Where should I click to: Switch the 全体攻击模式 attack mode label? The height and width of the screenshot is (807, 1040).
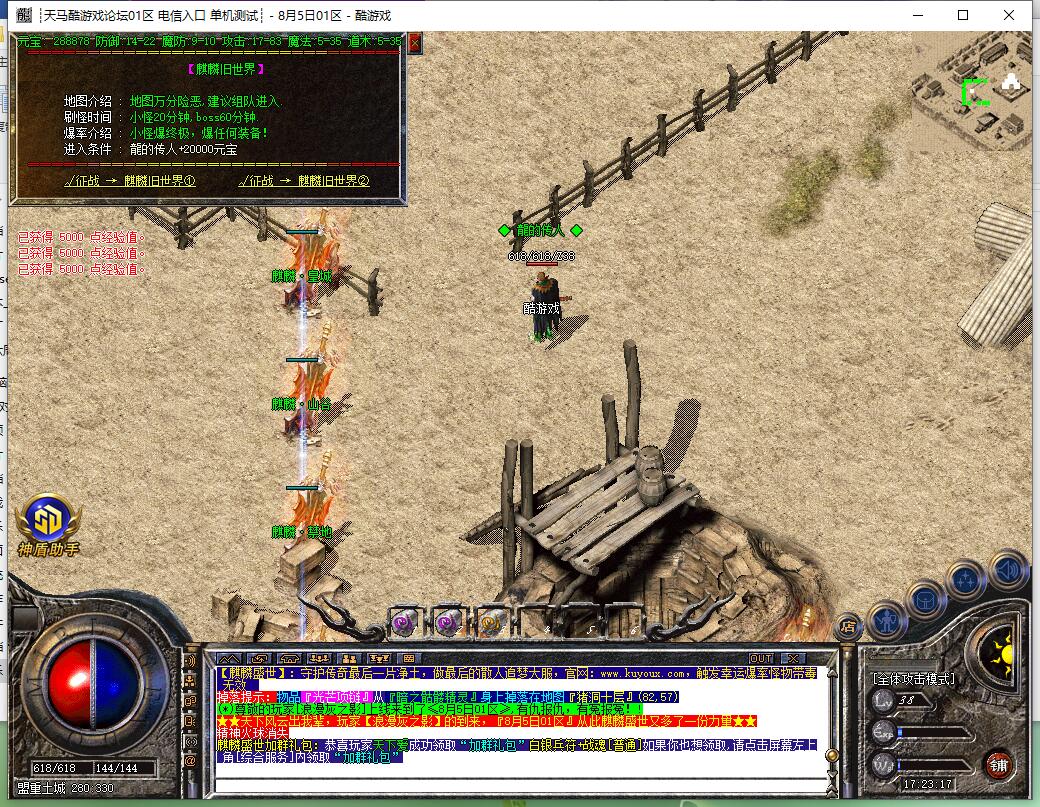pos(913,678)
